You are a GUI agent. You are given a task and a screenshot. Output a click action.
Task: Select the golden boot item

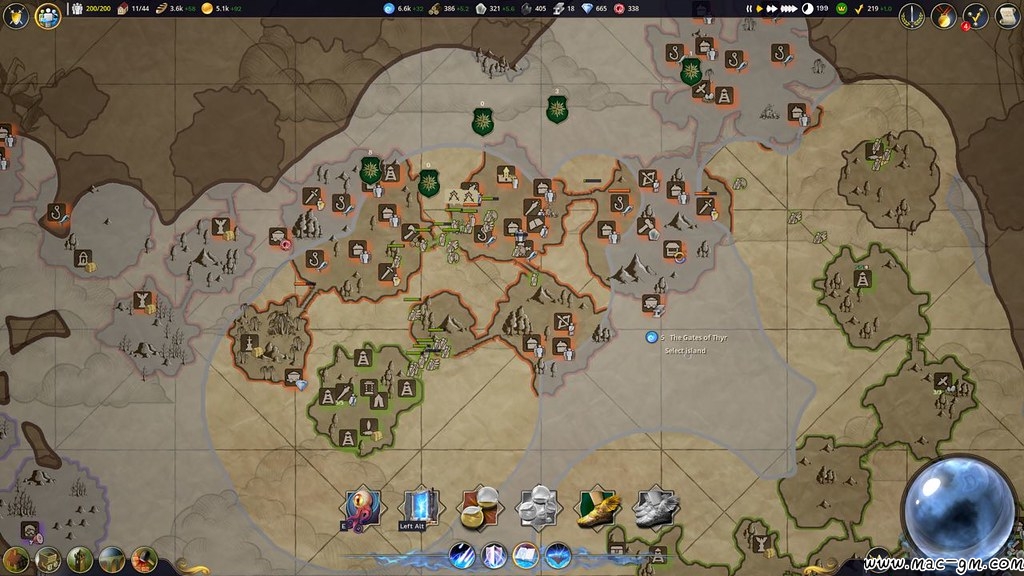coord(597,508)
